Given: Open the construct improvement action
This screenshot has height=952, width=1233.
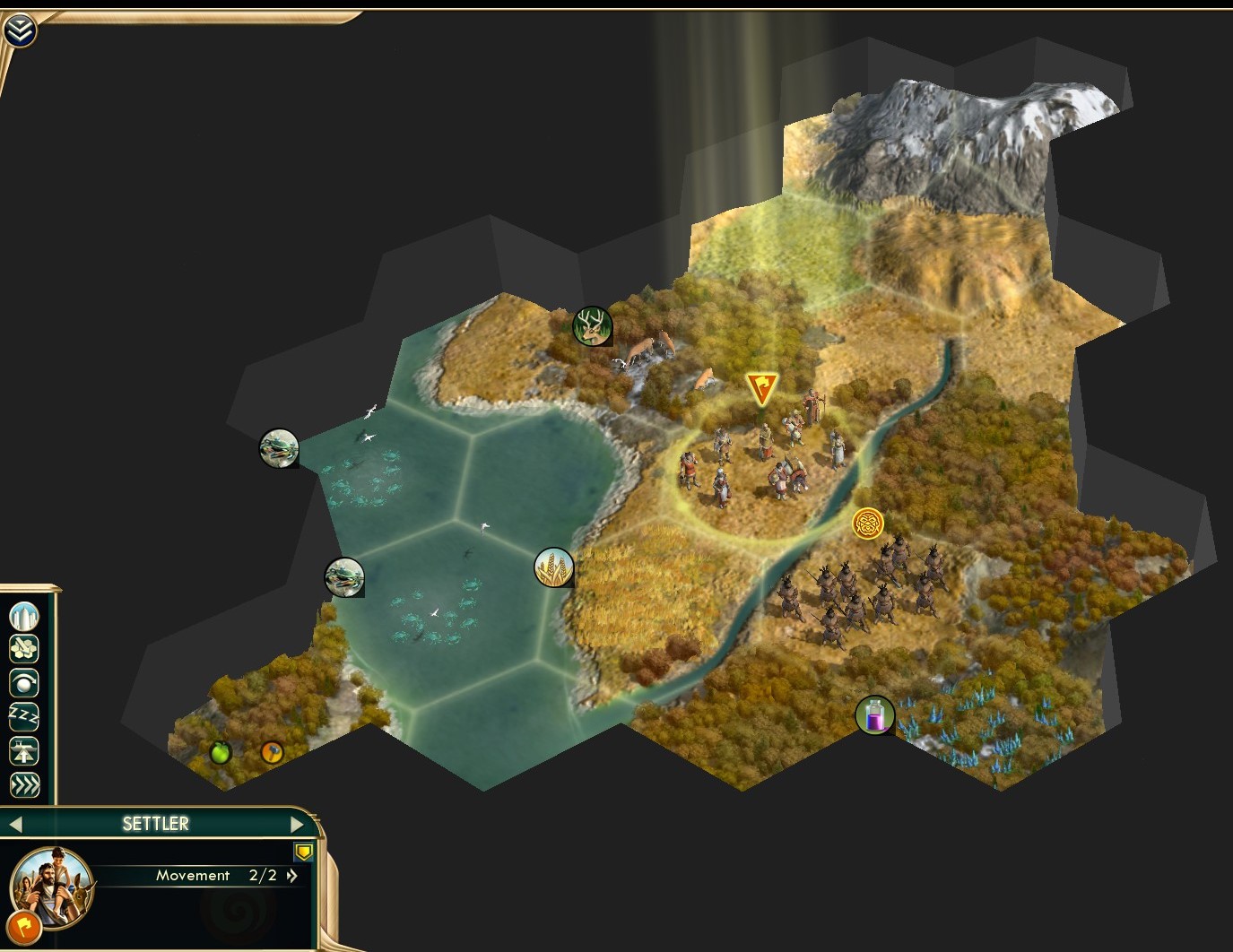Looking at the screenshot, I should (24, 648).
